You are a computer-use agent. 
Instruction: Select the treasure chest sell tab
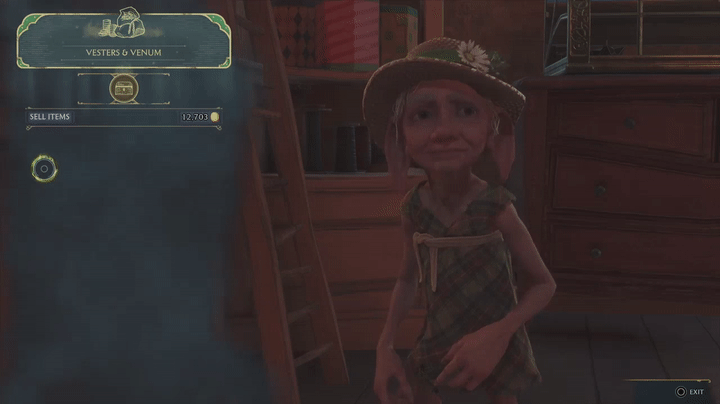pos(124,88)
